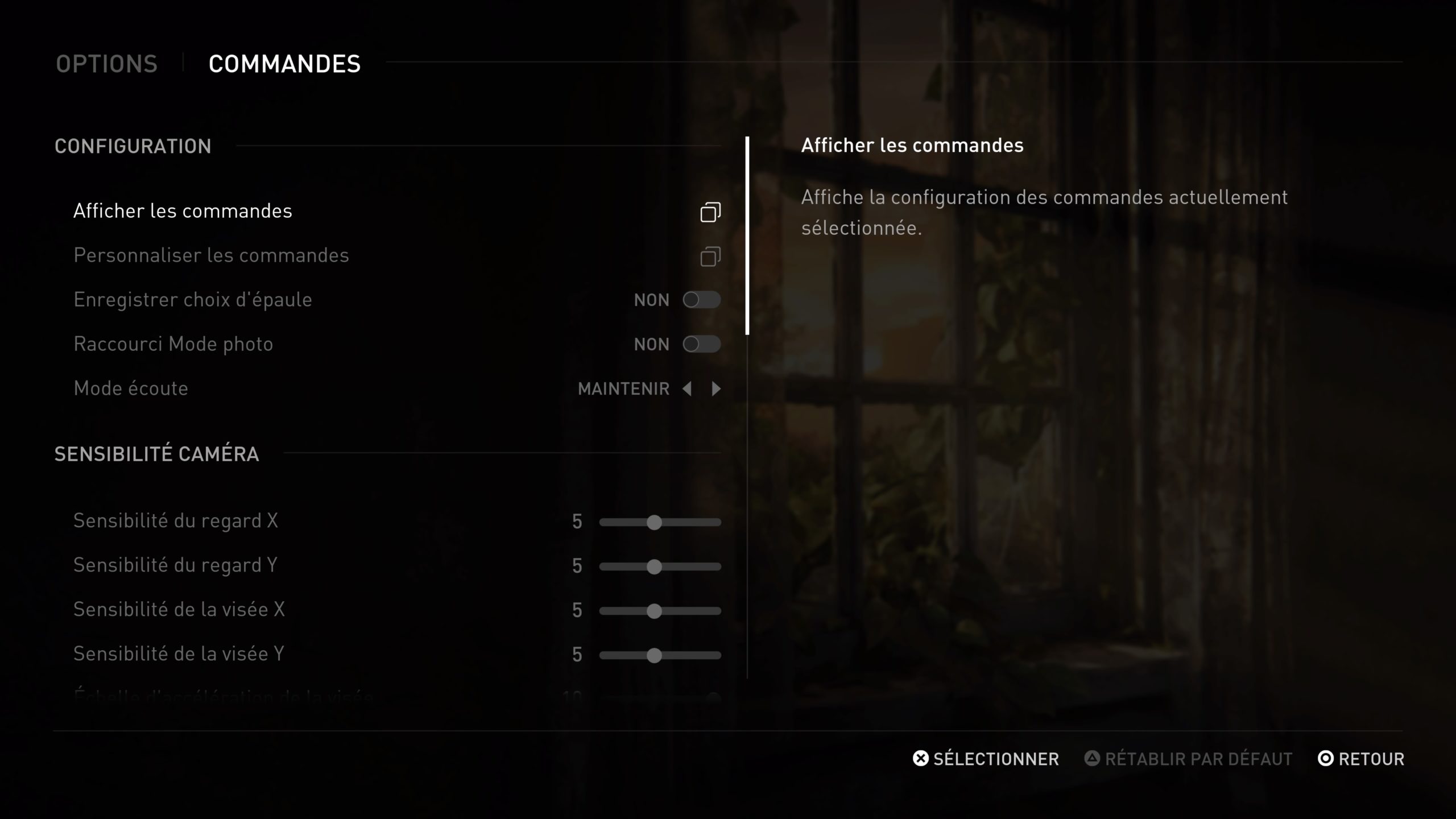Adjust Sensibilité de la visée X slider
This screenshot has height=819, width=1456.
655,611
